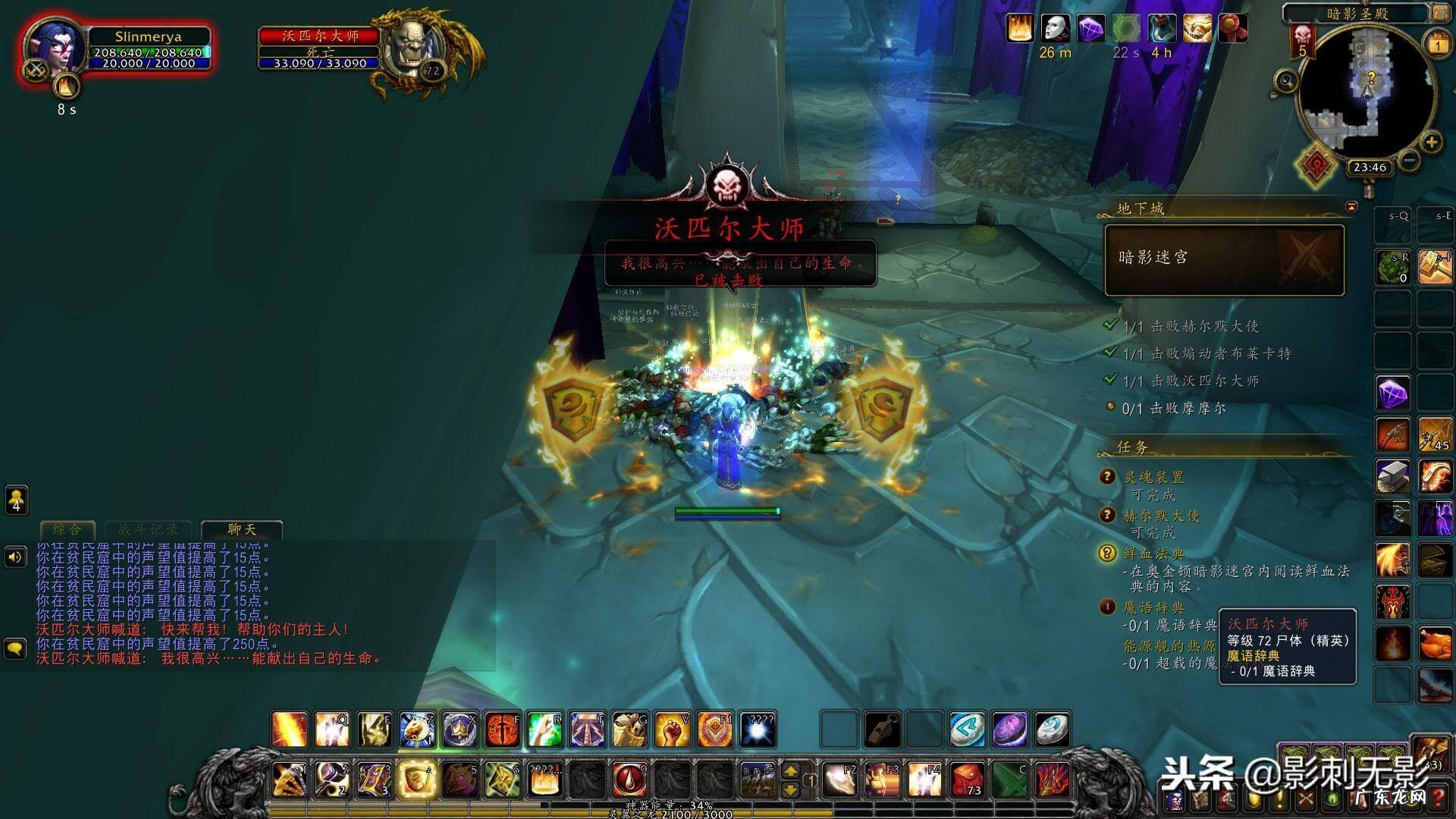This screenshot has height=819, width=1456.
Task: Activate the glowing golden shield ability
Action: (416, 780)
